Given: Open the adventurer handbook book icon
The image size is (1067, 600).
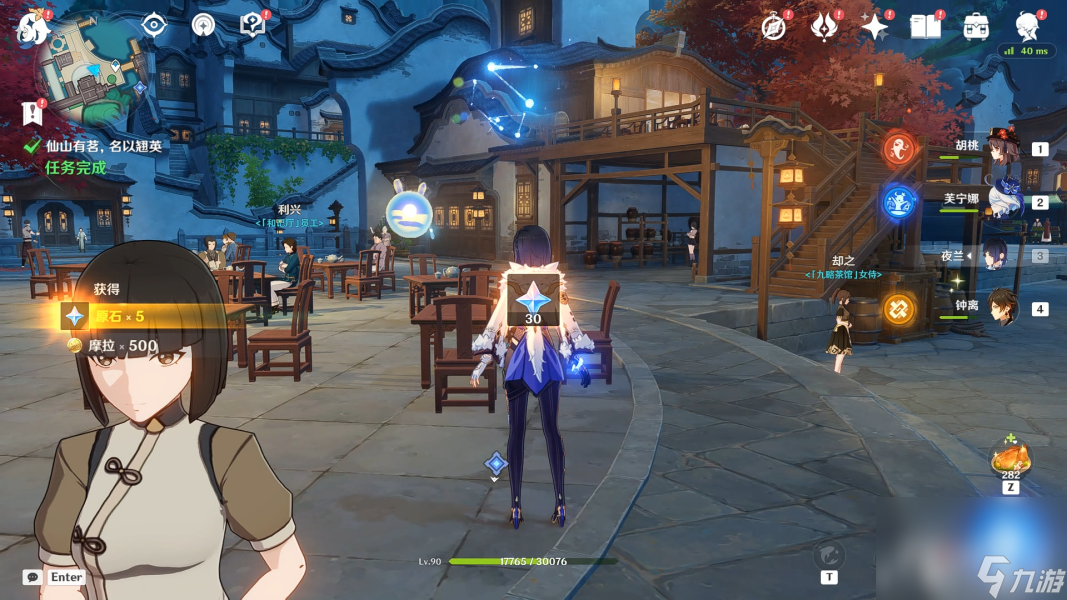Looking at the screenshot, I should [x=926, y=27].
